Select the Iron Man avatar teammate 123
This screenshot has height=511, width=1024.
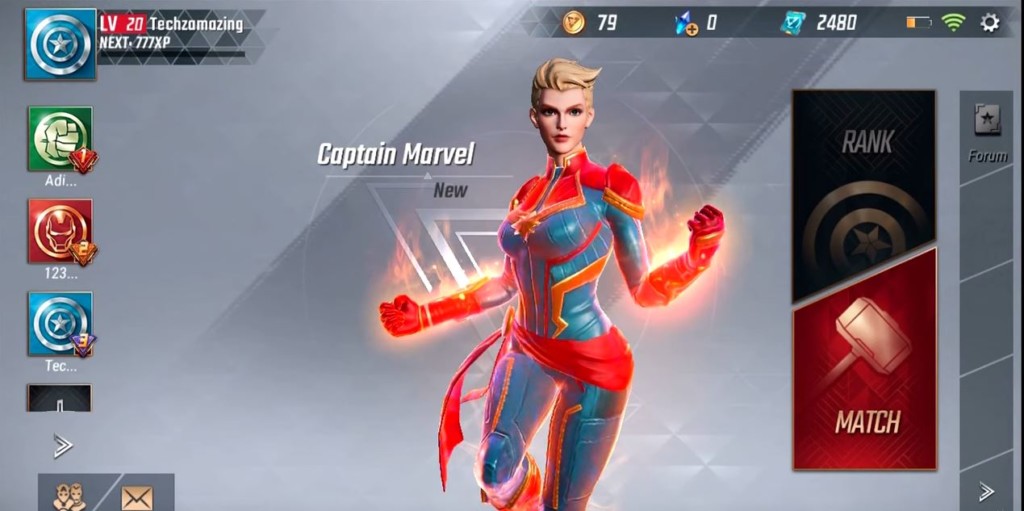(60, 232)
